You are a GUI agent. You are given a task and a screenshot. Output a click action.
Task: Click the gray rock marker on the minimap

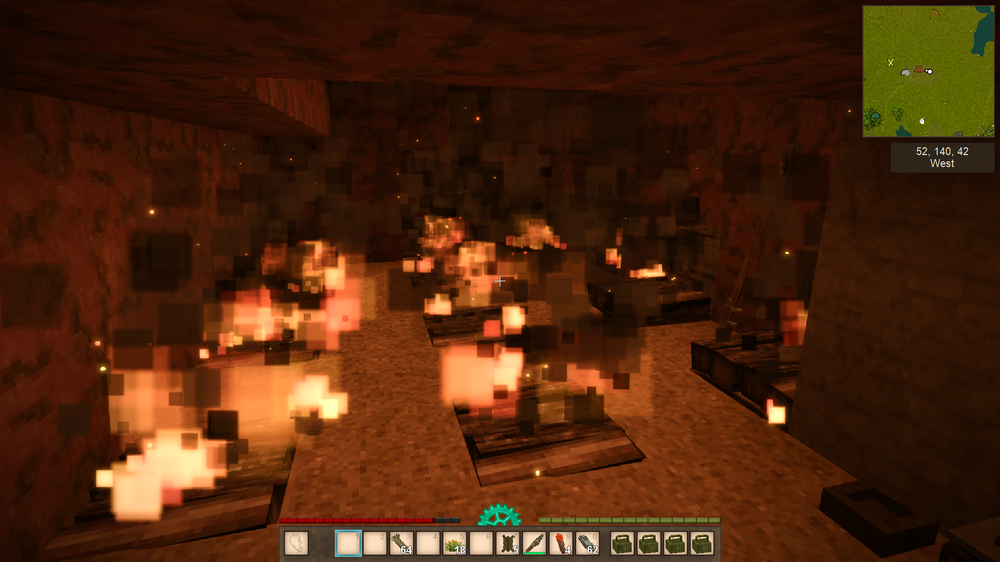coord(908,72)
